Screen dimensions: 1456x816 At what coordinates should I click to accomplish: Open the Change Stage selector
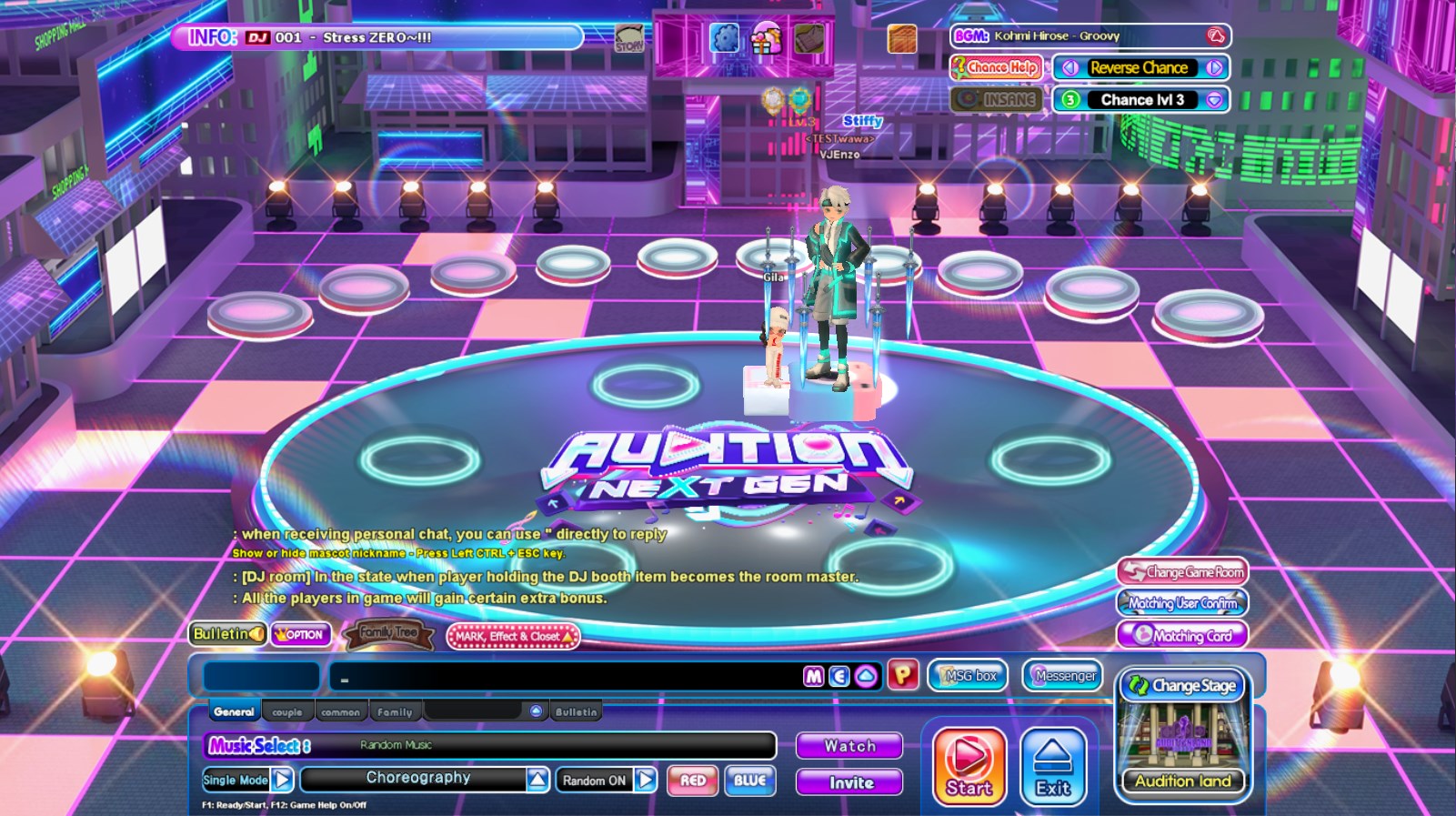pos(1183,686)
